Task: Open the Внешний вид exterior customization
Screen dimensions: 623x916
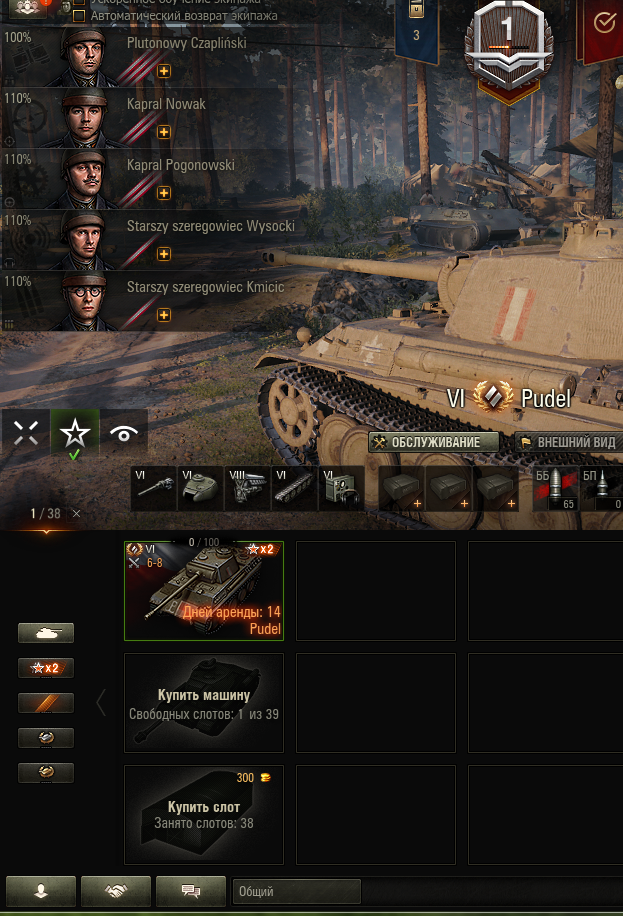Action: pos(568,442)
